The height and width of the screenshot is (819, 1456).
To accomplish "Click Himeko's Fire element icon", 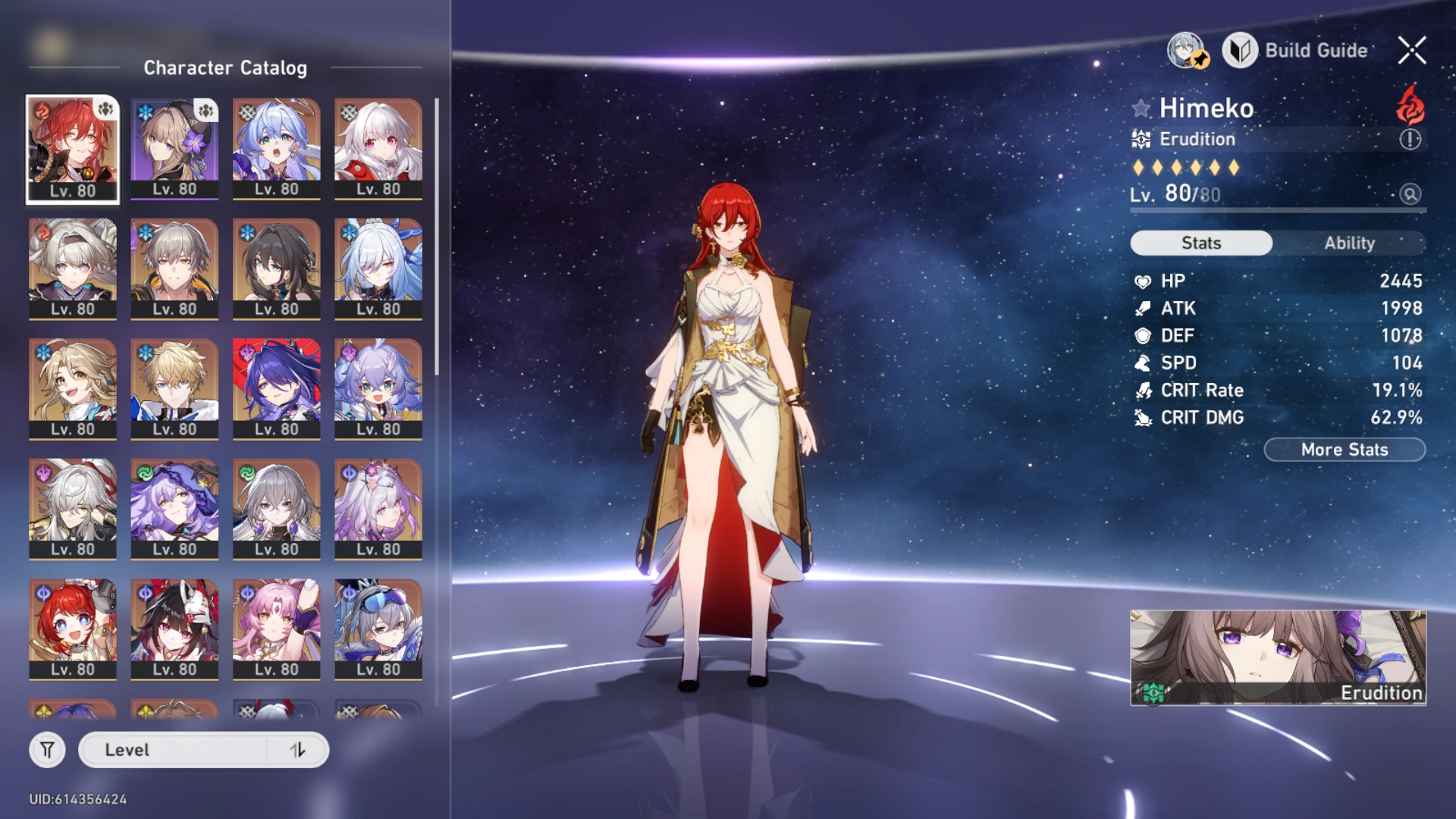I will pos(1409,108).
